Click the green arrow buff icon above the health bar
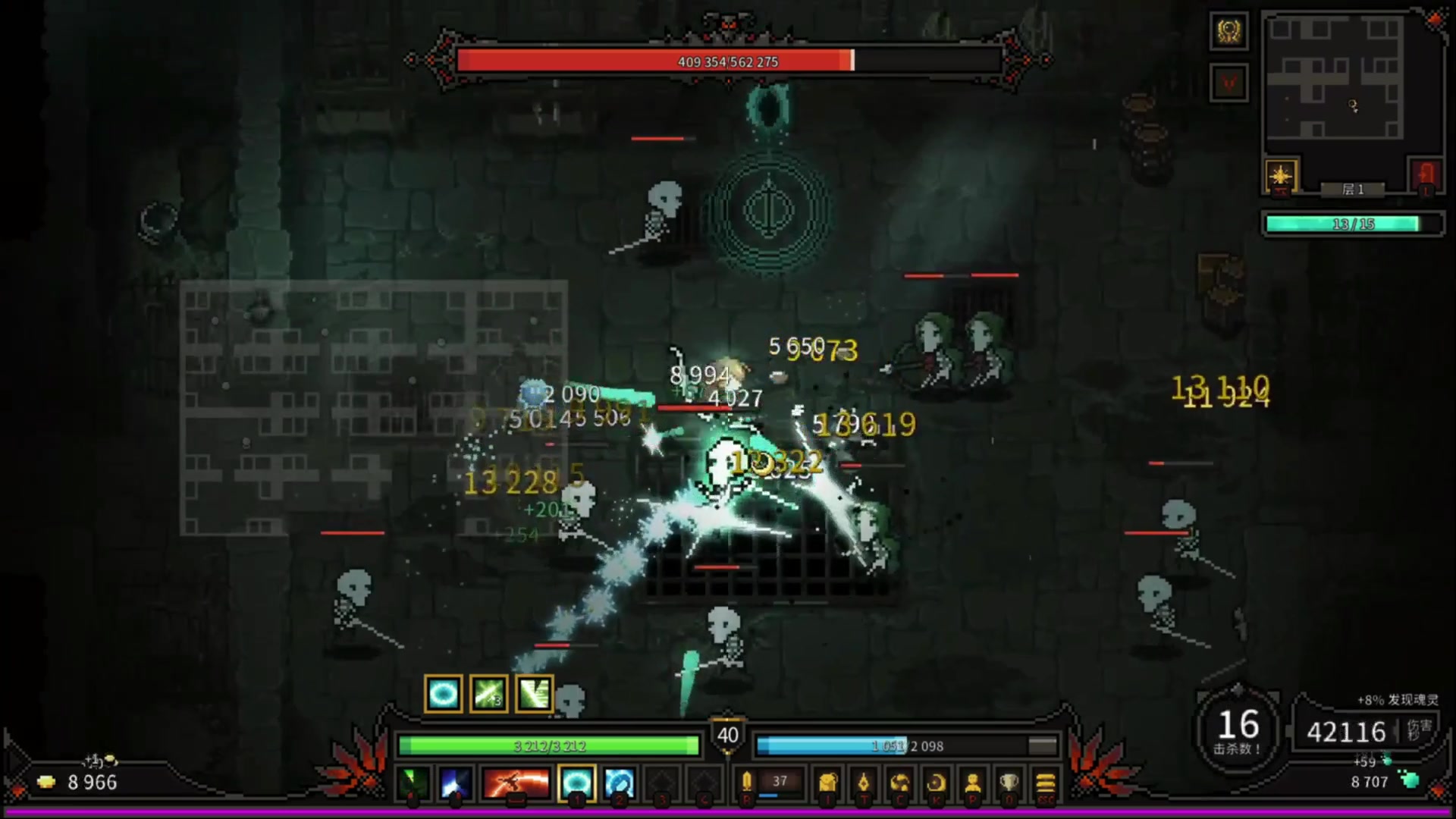1456x819 pixels. pyautogui.click(x=489, y=694)
